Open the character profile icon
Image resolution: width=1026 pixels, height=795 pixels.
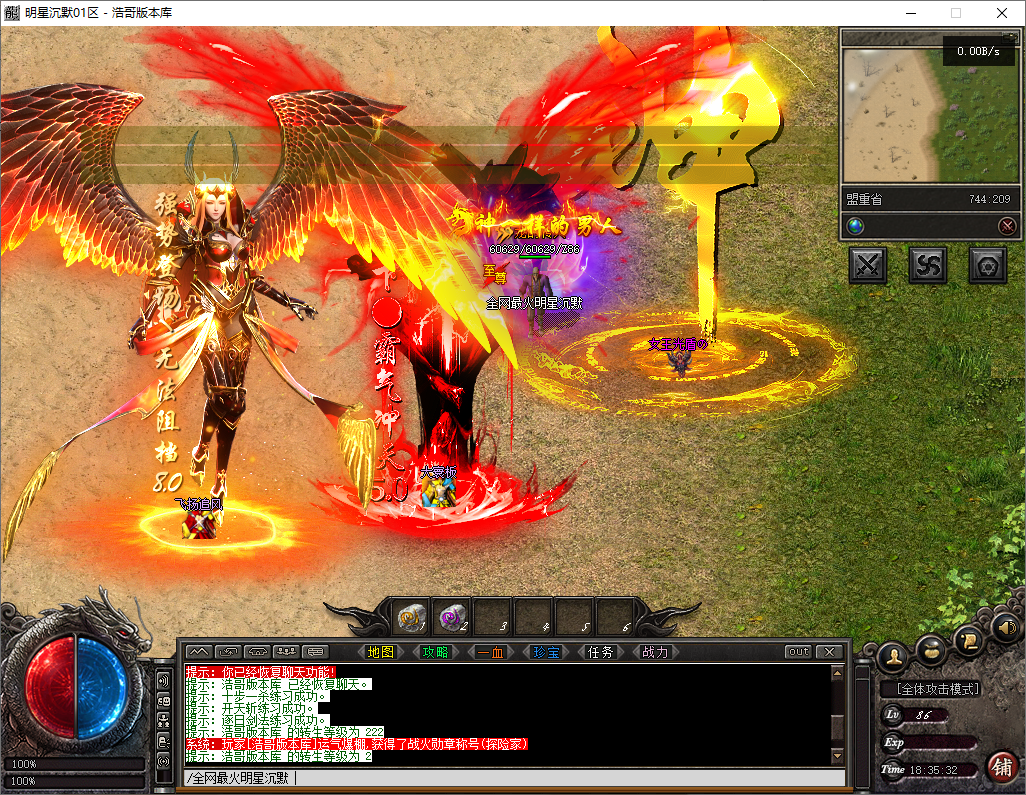pyautogui.click(x=892, y=656)
